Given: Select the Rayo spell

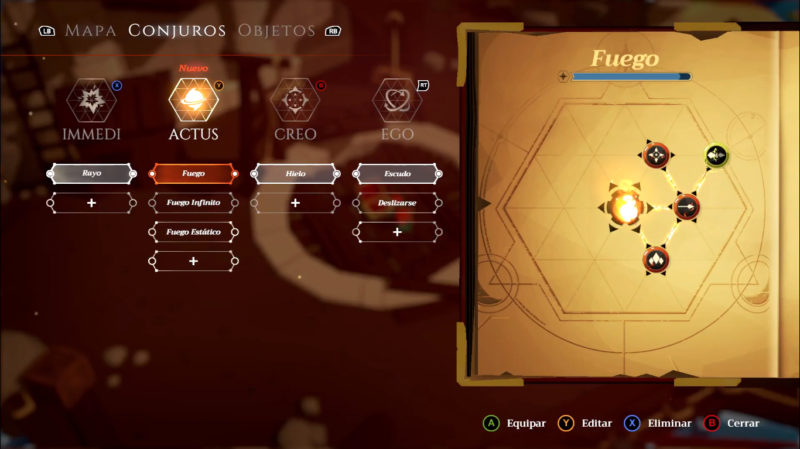Looking at the screenshot, I should (x=91, y=174).
